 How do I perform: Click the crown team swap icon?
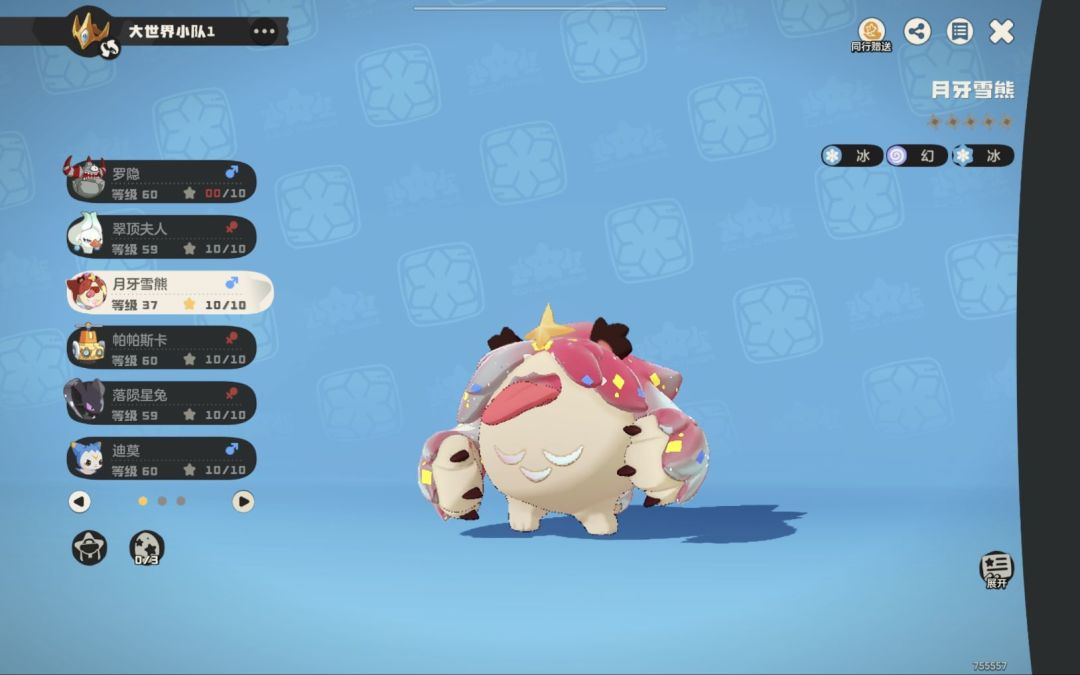[x=92, y=31]
